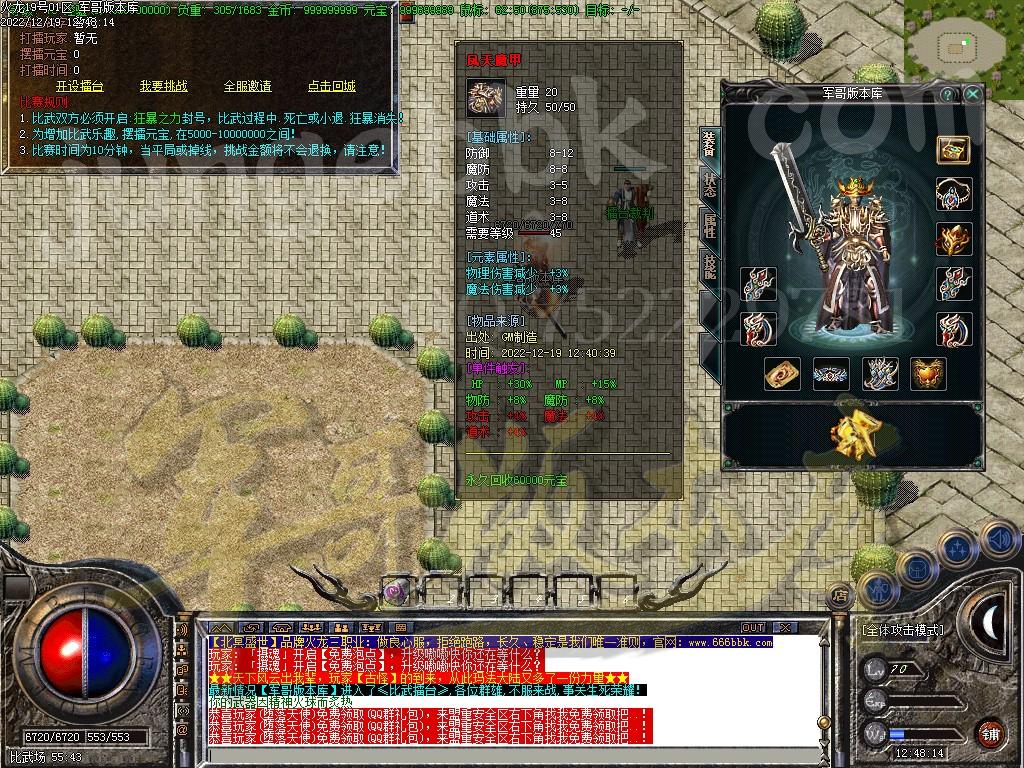Select the golden mask equipment slot
This screenshot has height=768, width=1024.
click(x=954, y=239)
